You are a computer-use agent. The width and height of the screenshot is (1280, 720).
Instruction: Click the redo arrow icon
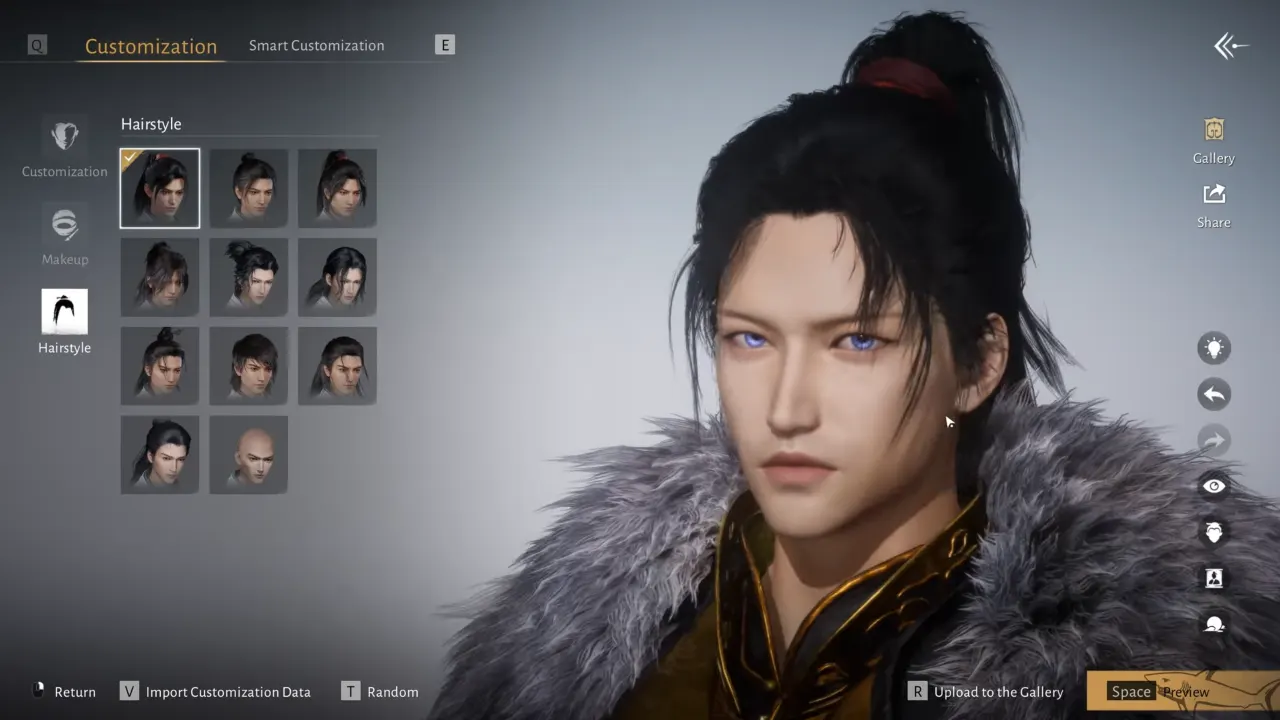[1214, 440]
